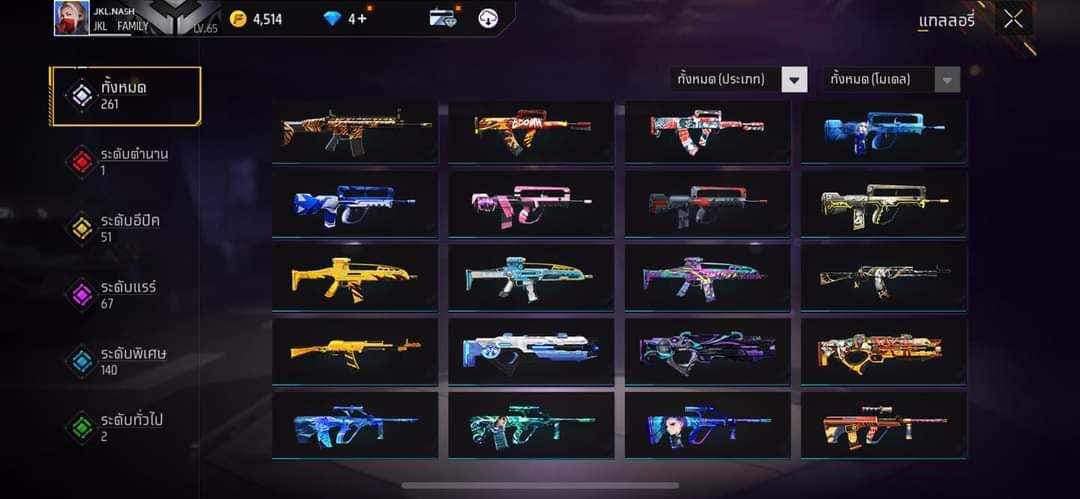This screenshot has height=499, width=1080.
Task: Choose the pink and black FAMAS skin
Action: click(531, 204)
